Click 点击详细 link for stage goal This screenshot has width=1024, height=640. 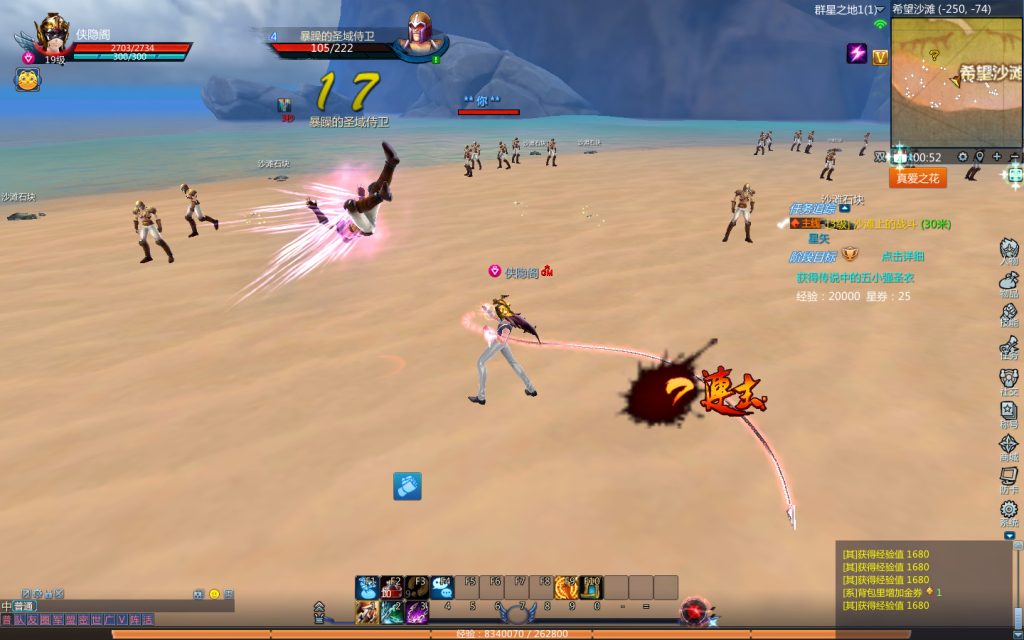902,257
